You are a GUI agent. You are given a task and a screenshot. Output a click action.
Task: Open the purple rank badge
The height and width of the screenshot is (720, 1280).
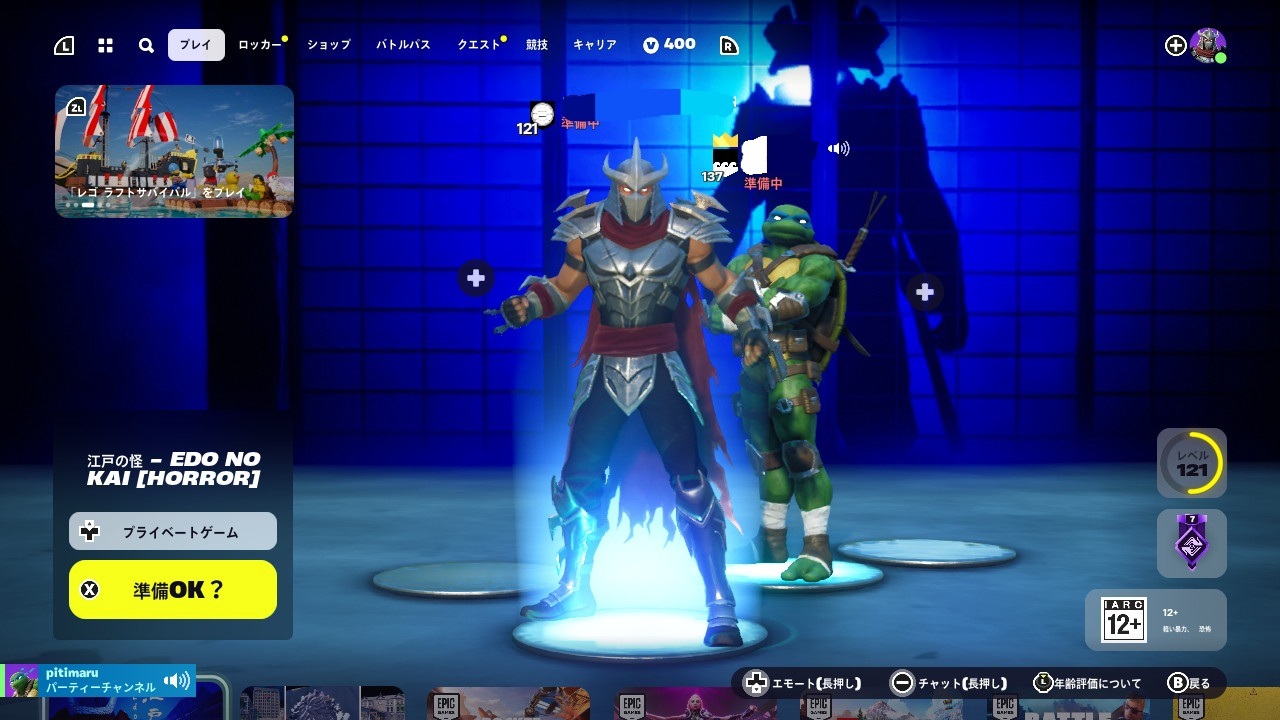pos(1192,543)
